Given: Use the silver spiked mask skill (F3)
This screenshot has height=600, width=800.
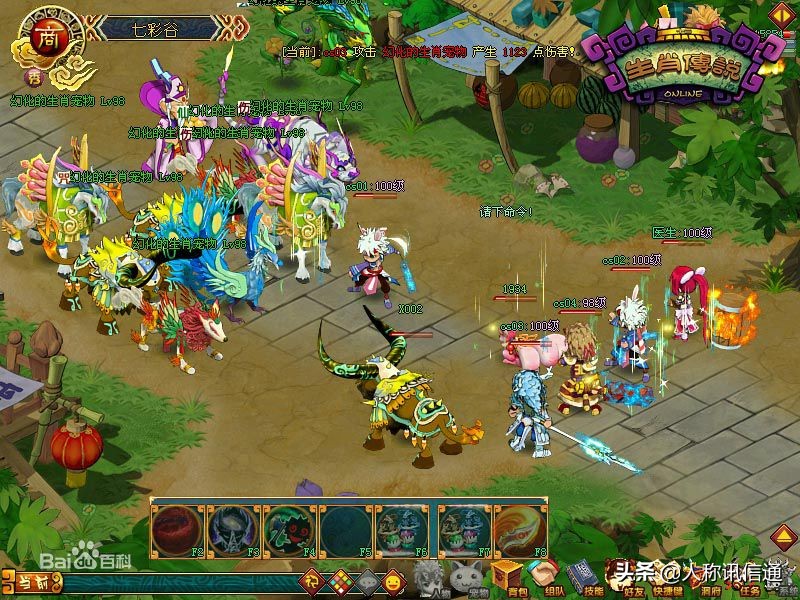Looking at the screenshot, I should click(233, 529).
